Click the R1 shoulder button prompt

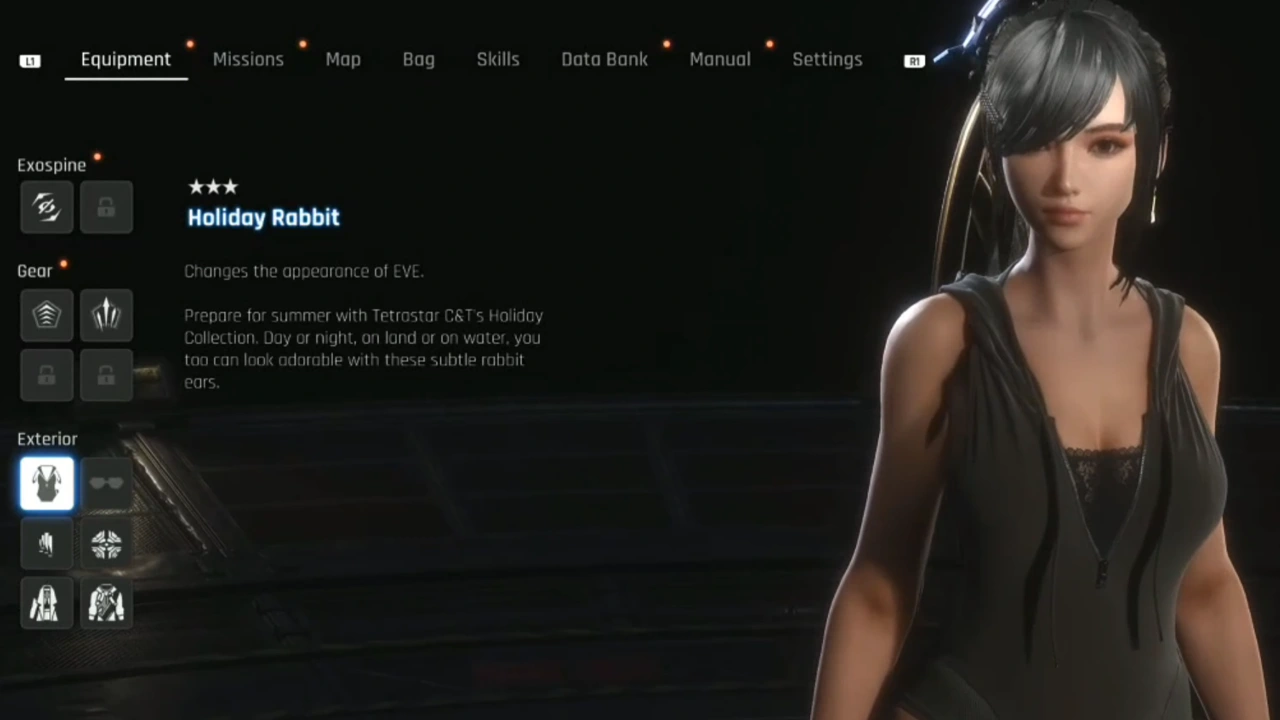click(913, 60)
